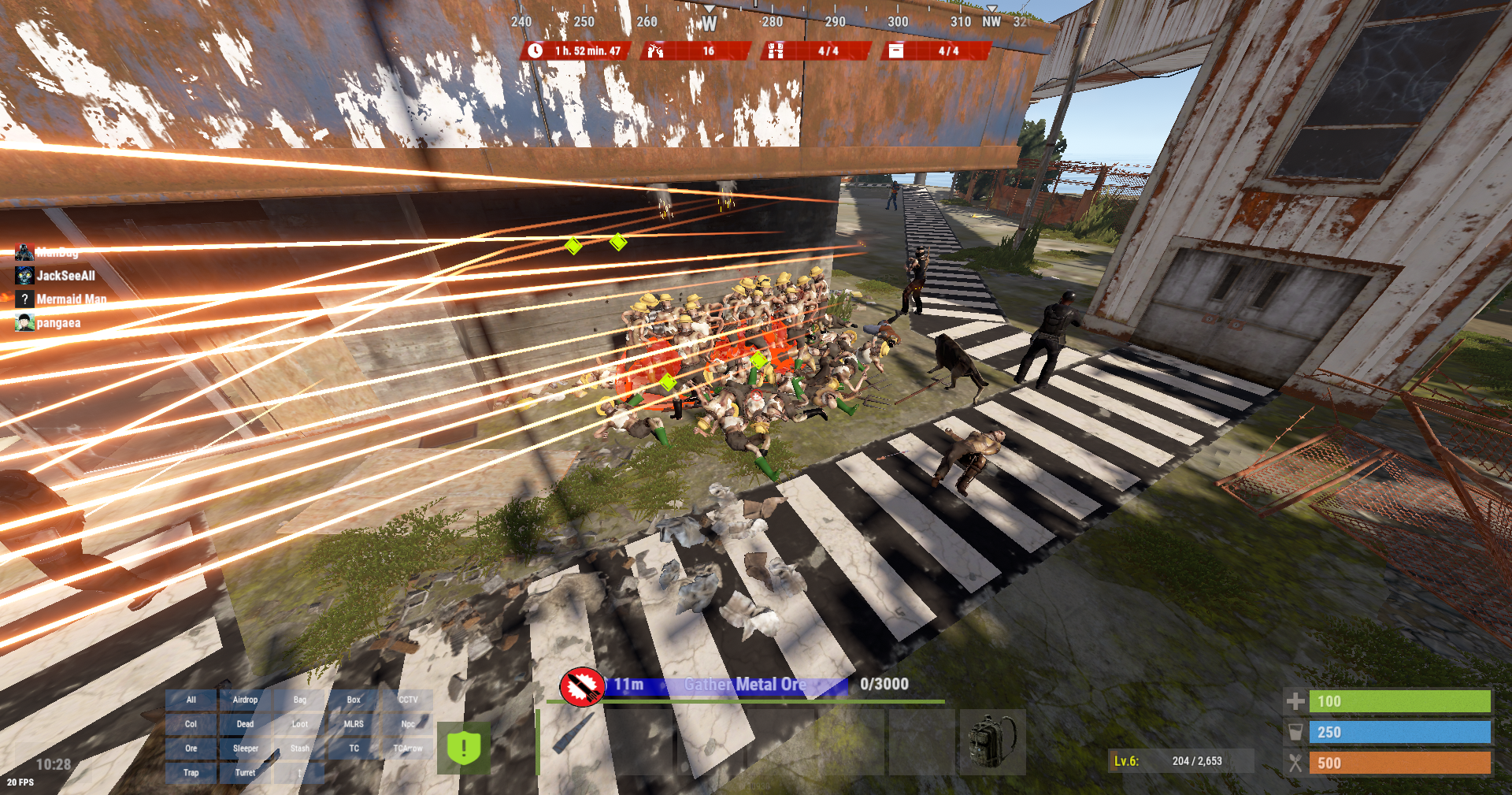Enable the Stash filter
Image resolution: width=1512 pixels, height=795 pixels.
point(299,749)
